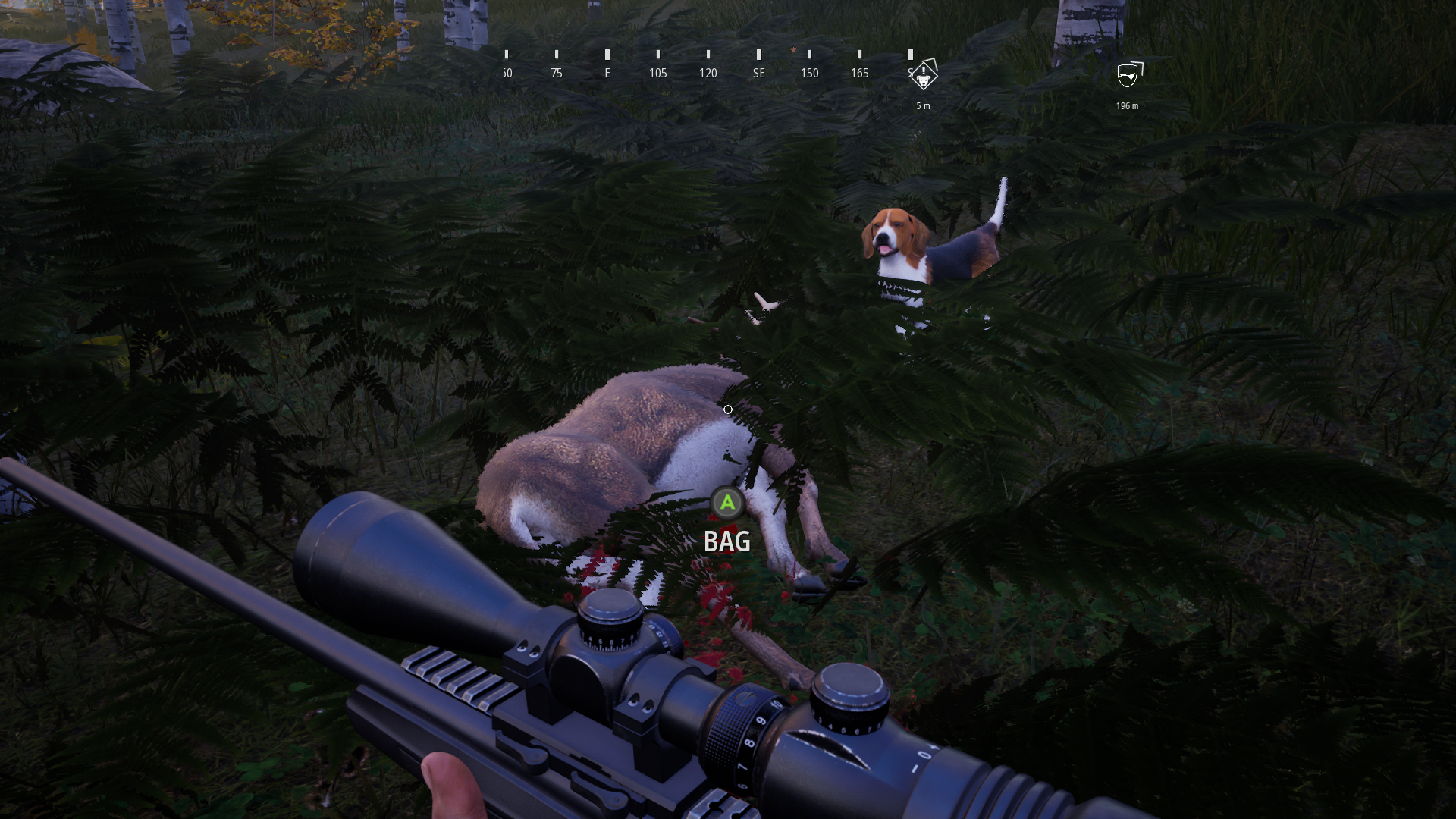Click the S heading near the dog marker

(x=910, y=73)
